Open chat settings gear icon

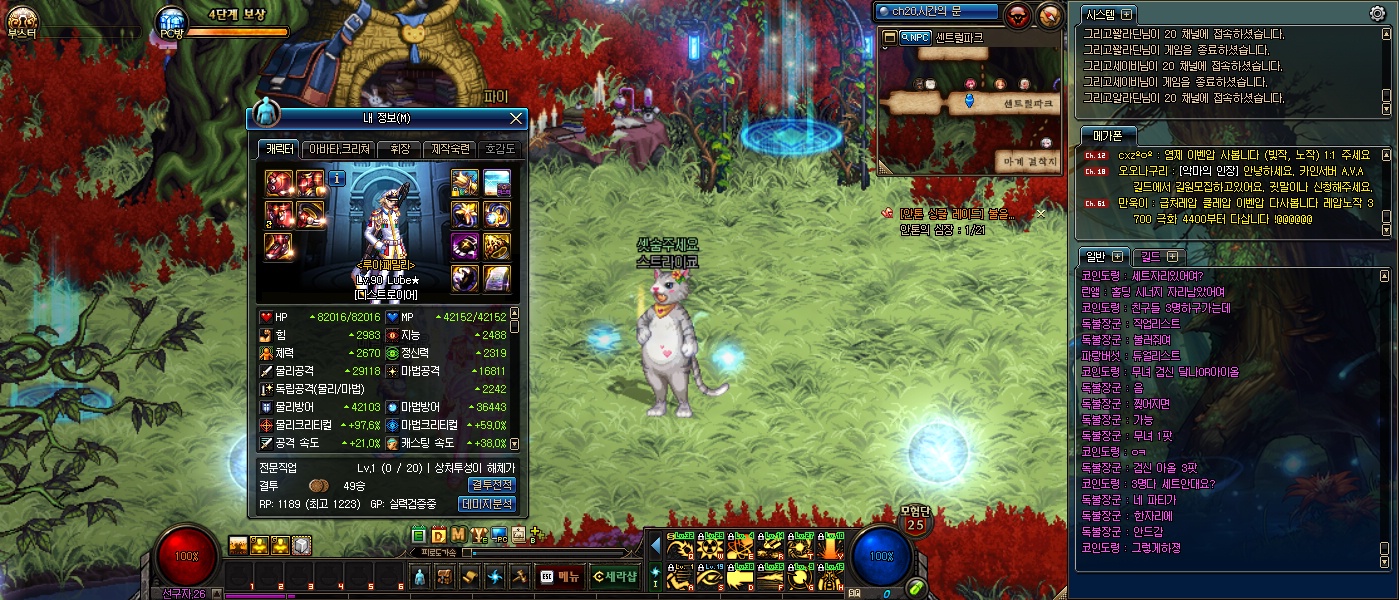pyautogui.click(x=1377, y=13)
